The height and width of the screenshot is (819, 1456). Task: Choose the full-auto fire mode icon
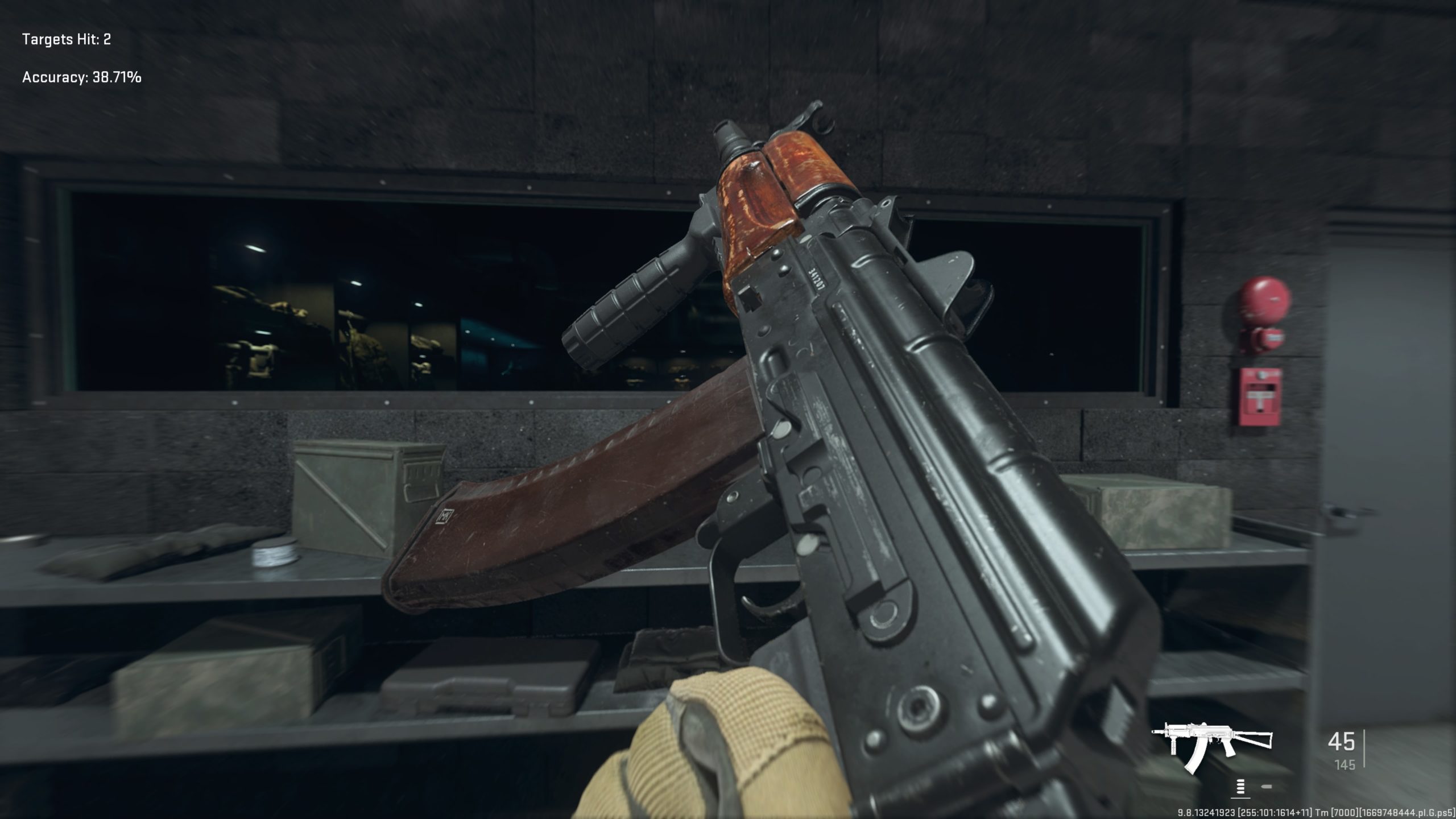tap(1240, 787)
